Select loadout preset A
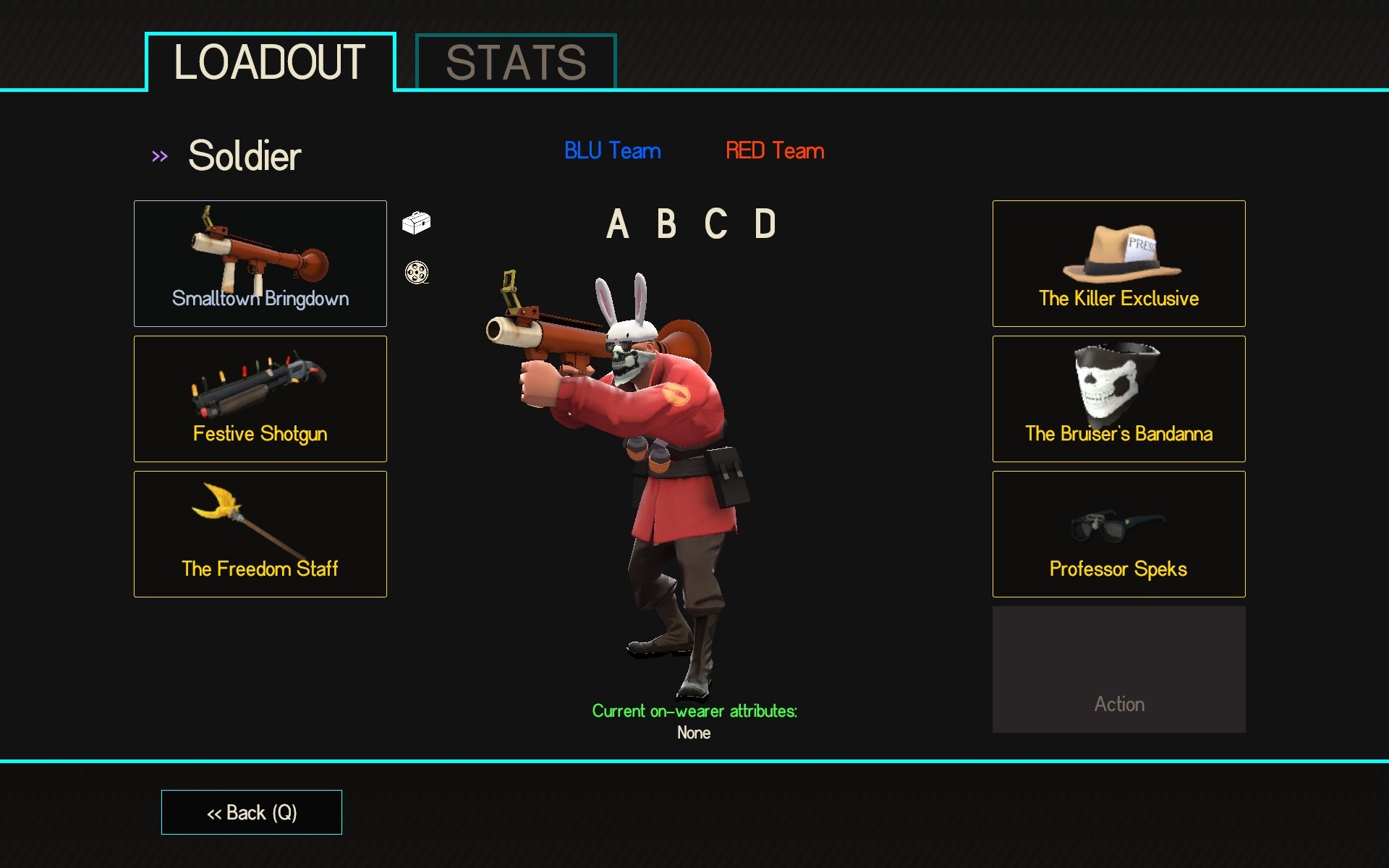This screenshot has width=1389, height=868. tap(618, 226)
